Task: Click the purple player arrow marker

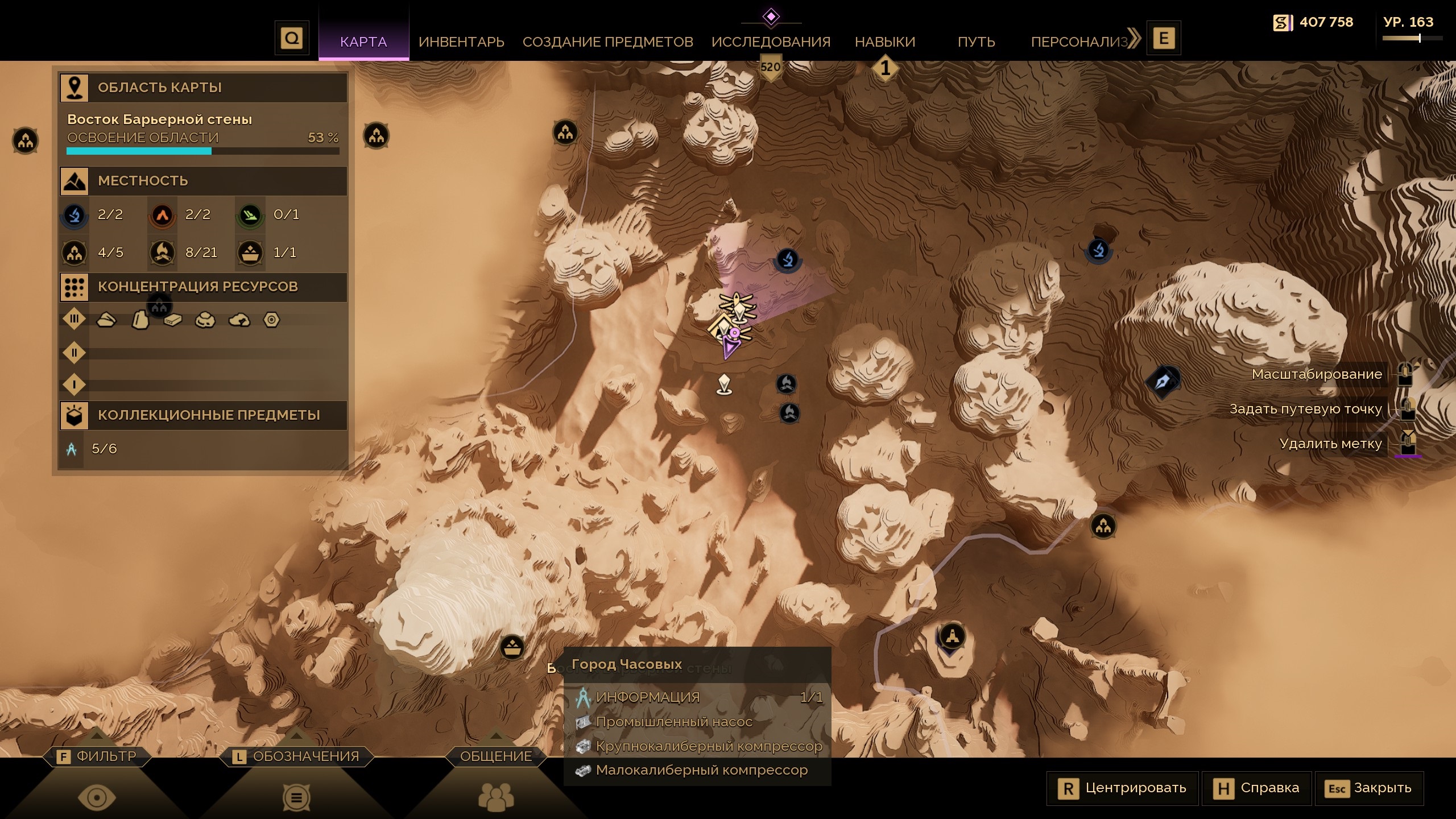Action: (x=729, y=346)
